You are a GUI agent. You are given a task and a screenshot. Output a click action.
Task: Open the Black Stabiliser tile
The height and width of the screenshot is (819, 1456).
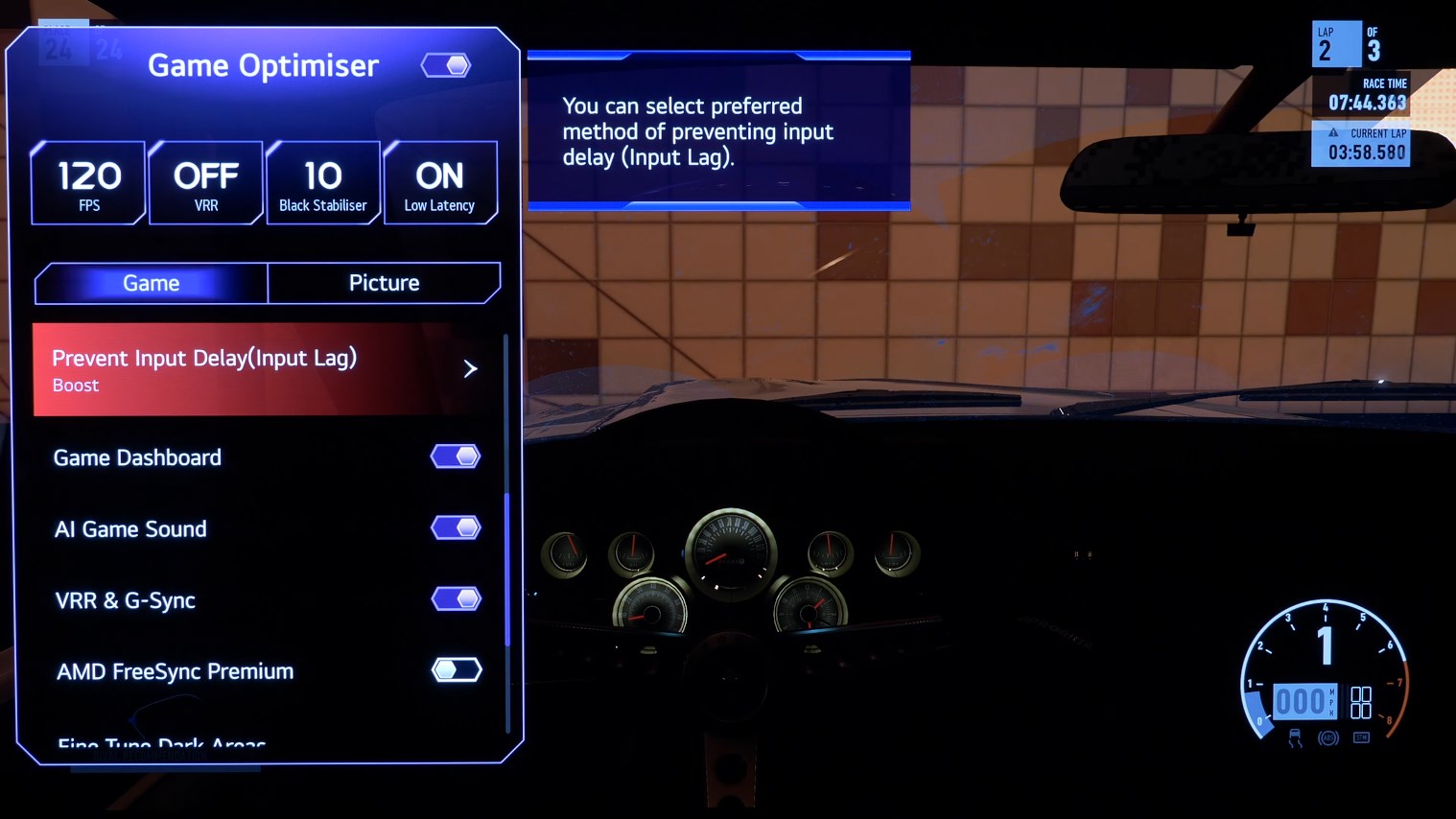[323, 183]
